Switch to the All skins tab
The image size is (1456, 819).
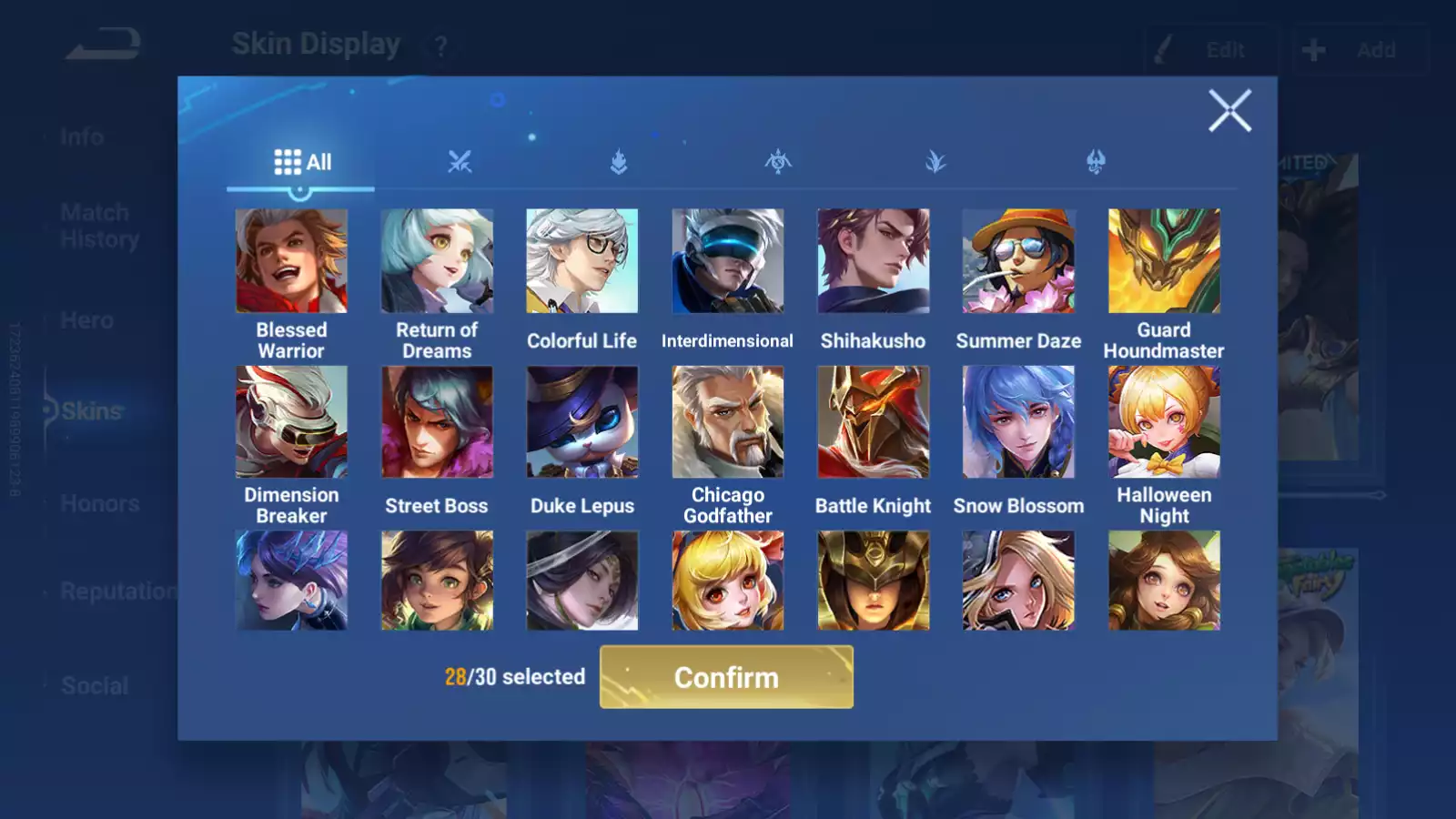pyautogui.click(x=302, y=162)
